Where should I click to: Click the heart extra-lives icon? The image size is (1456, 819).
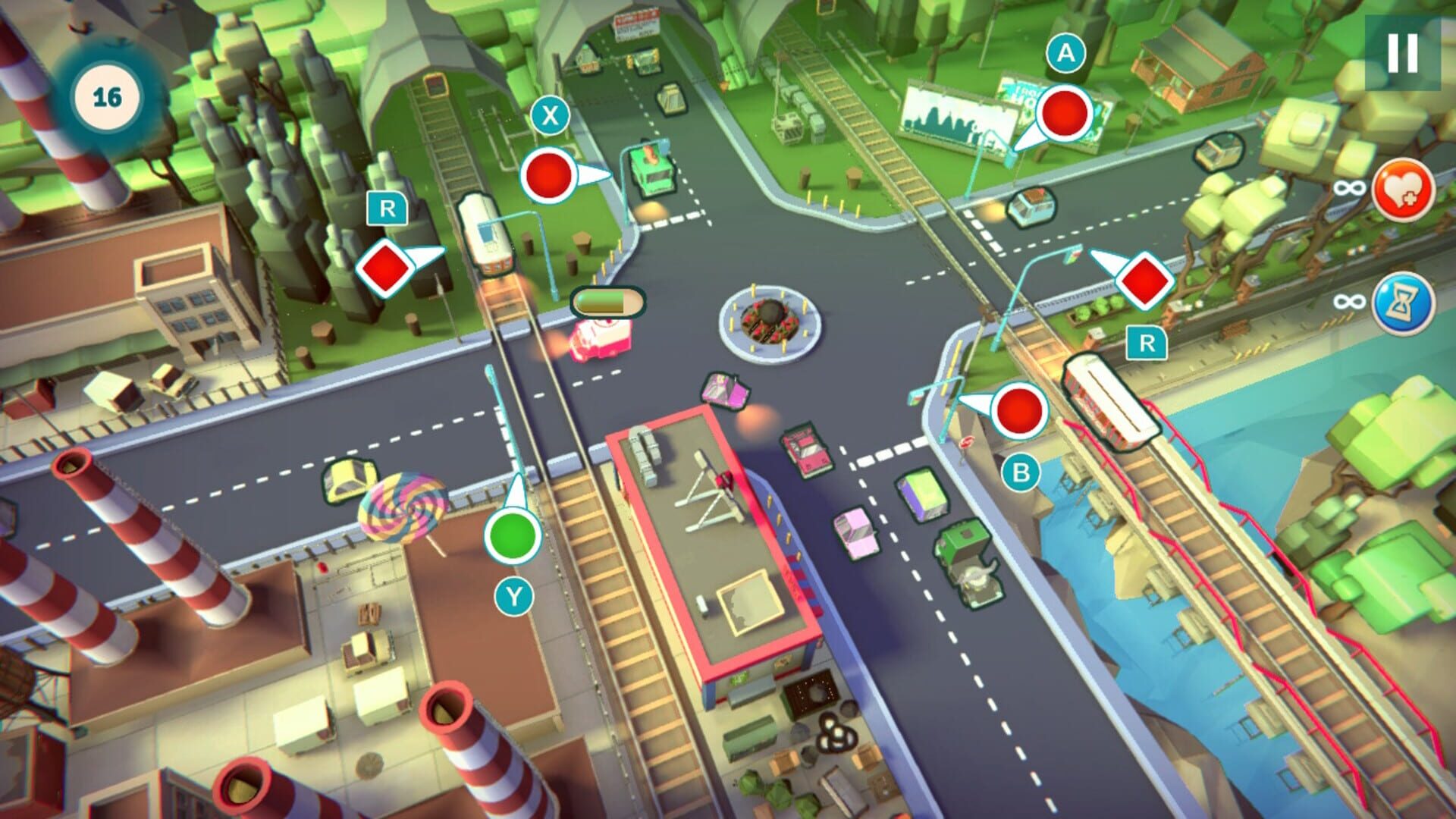pyautogui.click(x=1404, y=190)
